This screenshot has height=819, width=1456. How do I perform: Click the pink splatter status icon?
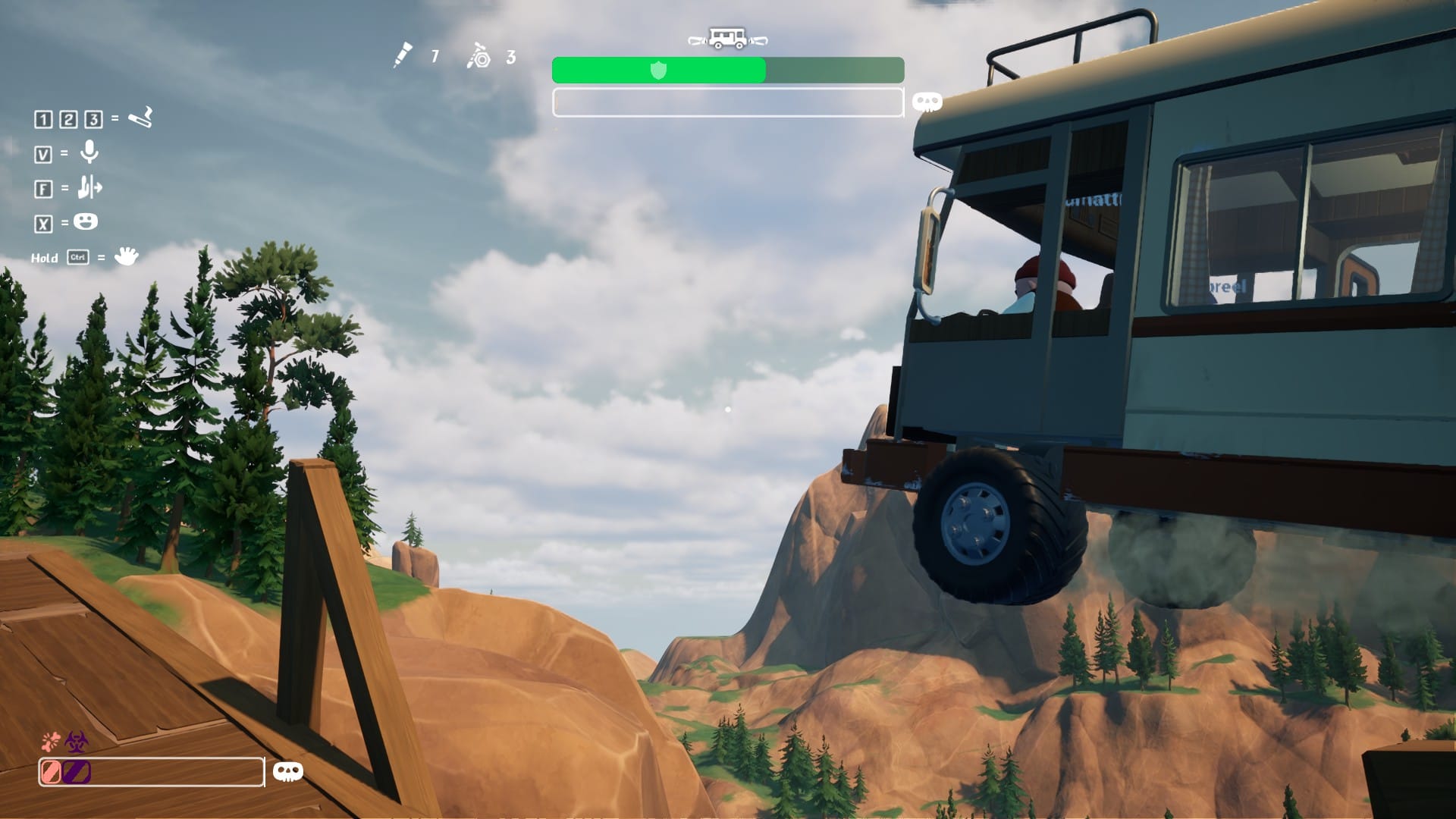[x=51, y=741]
